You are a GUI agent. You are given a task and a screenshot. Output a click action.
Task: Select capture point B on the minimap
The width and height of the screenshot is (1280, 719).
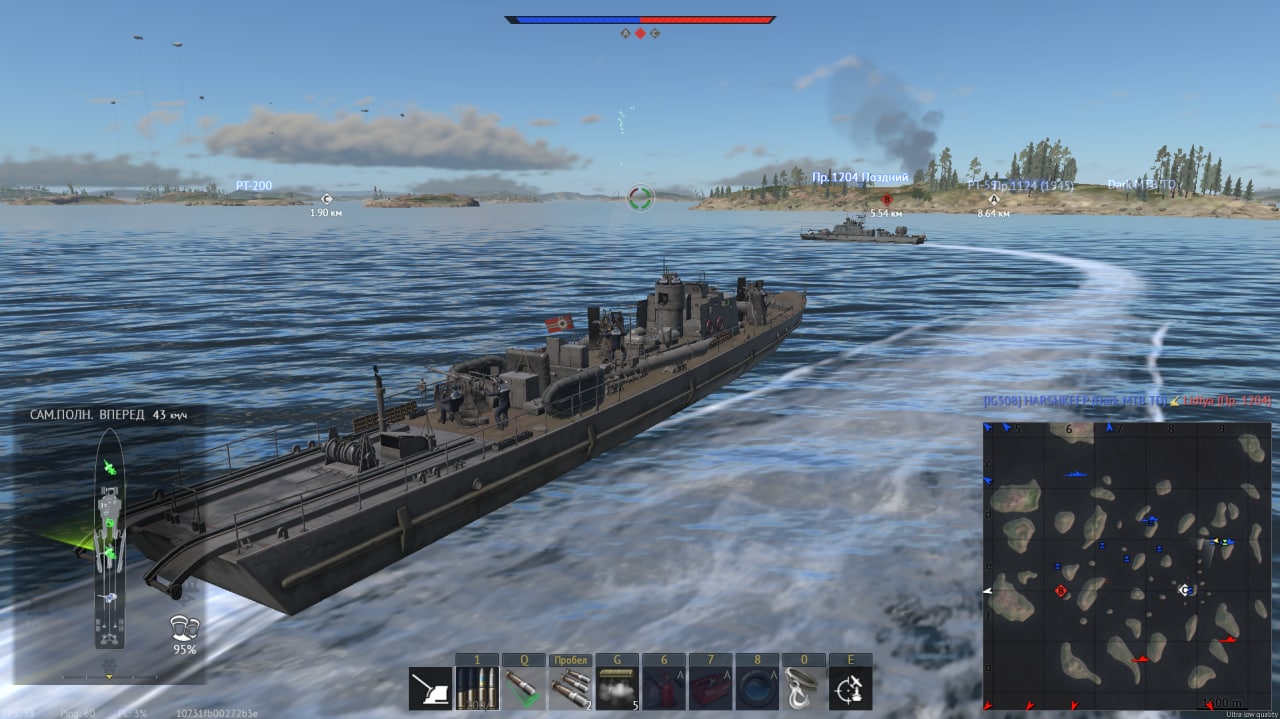(1061, 591)
